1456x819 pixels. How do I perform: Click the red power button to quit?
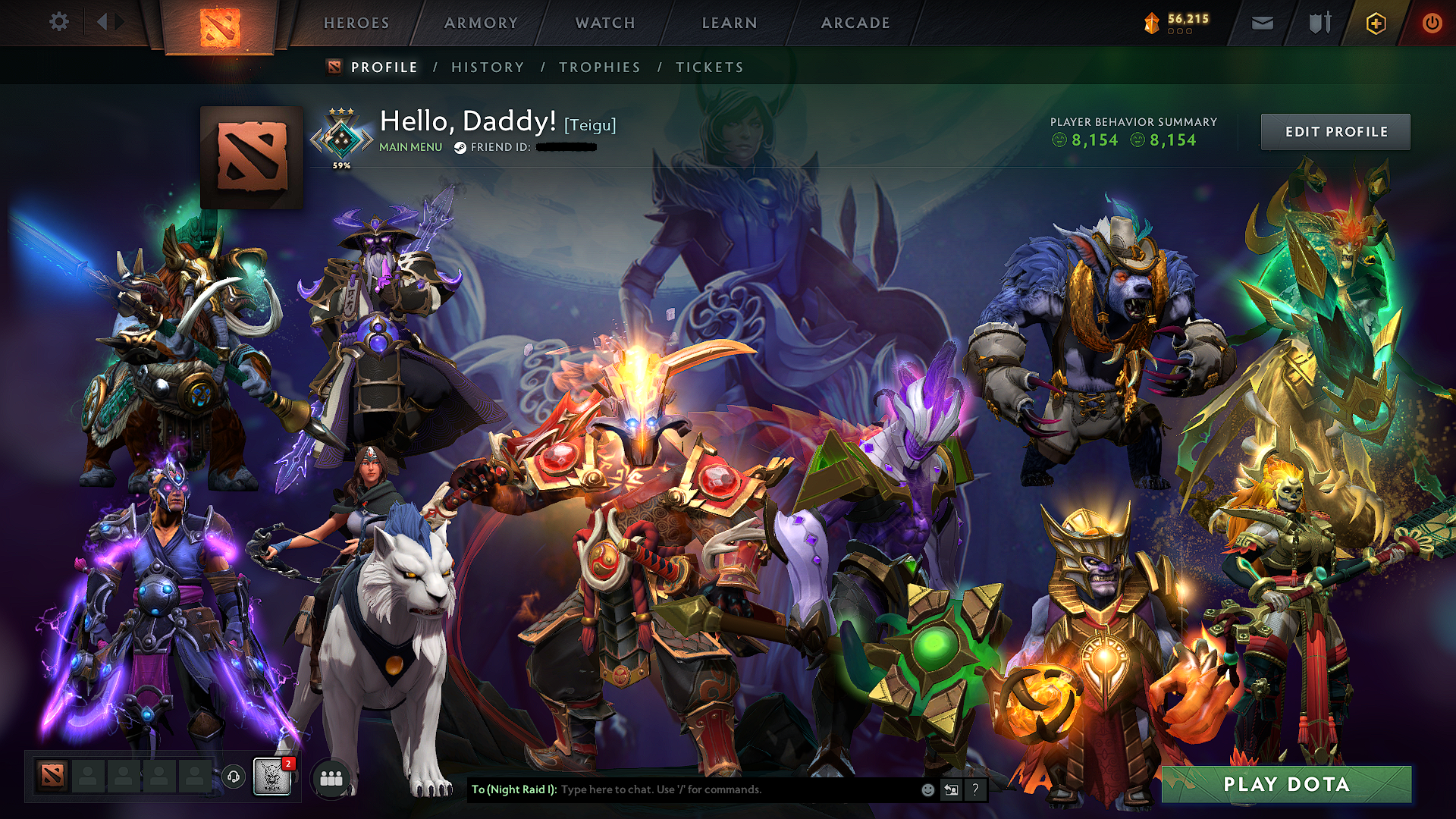(x=1432, y=23)
